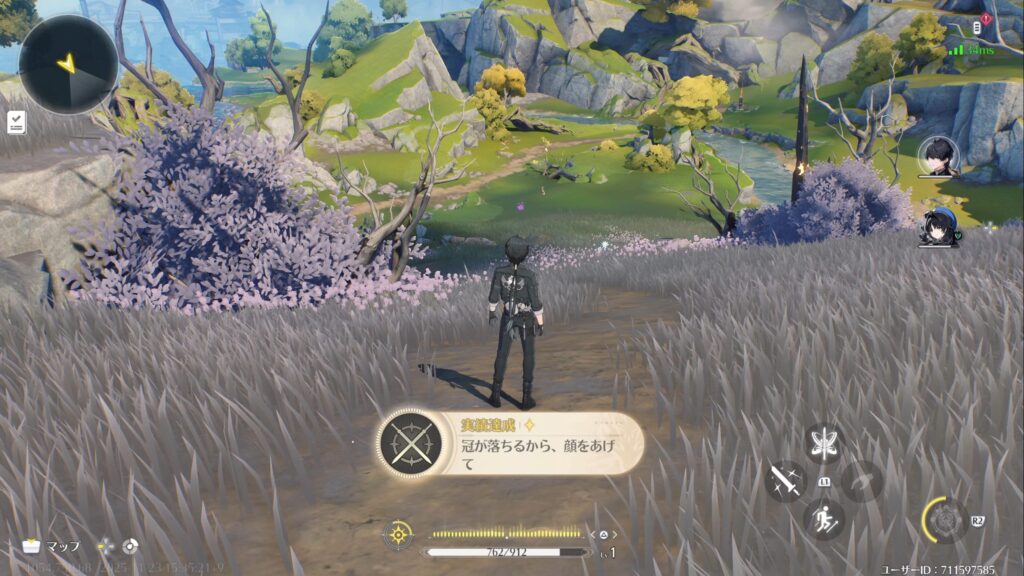Activate the yellow compass star icon
Screen dimensions: 1024x576
point(399,534)
